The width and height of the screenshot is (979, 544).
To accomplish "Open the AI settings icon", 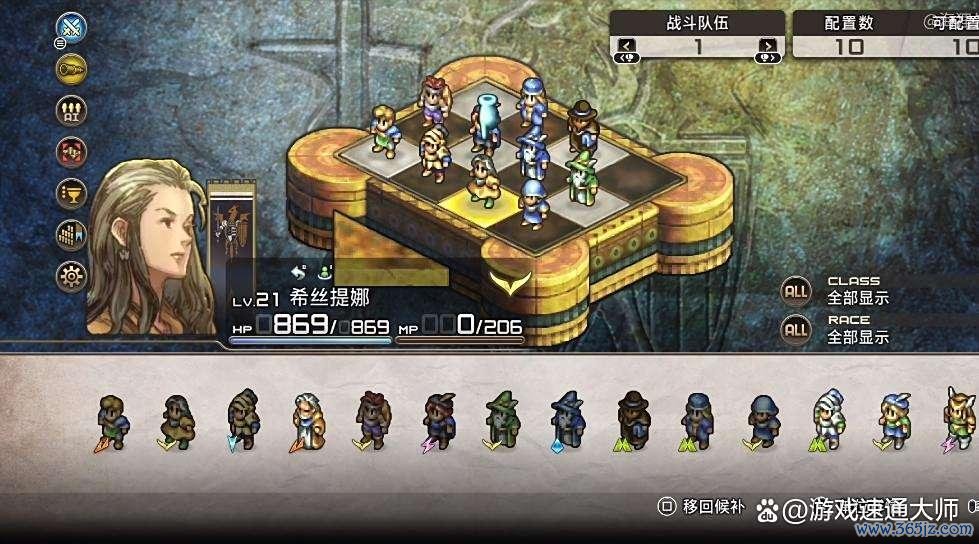I will click(x=71, y=109).
